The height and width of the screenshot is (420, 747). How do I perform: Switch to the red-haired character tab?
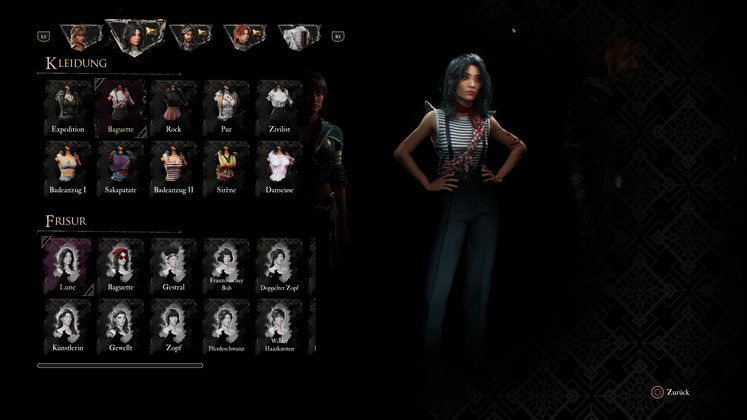[x=243, y=37]
